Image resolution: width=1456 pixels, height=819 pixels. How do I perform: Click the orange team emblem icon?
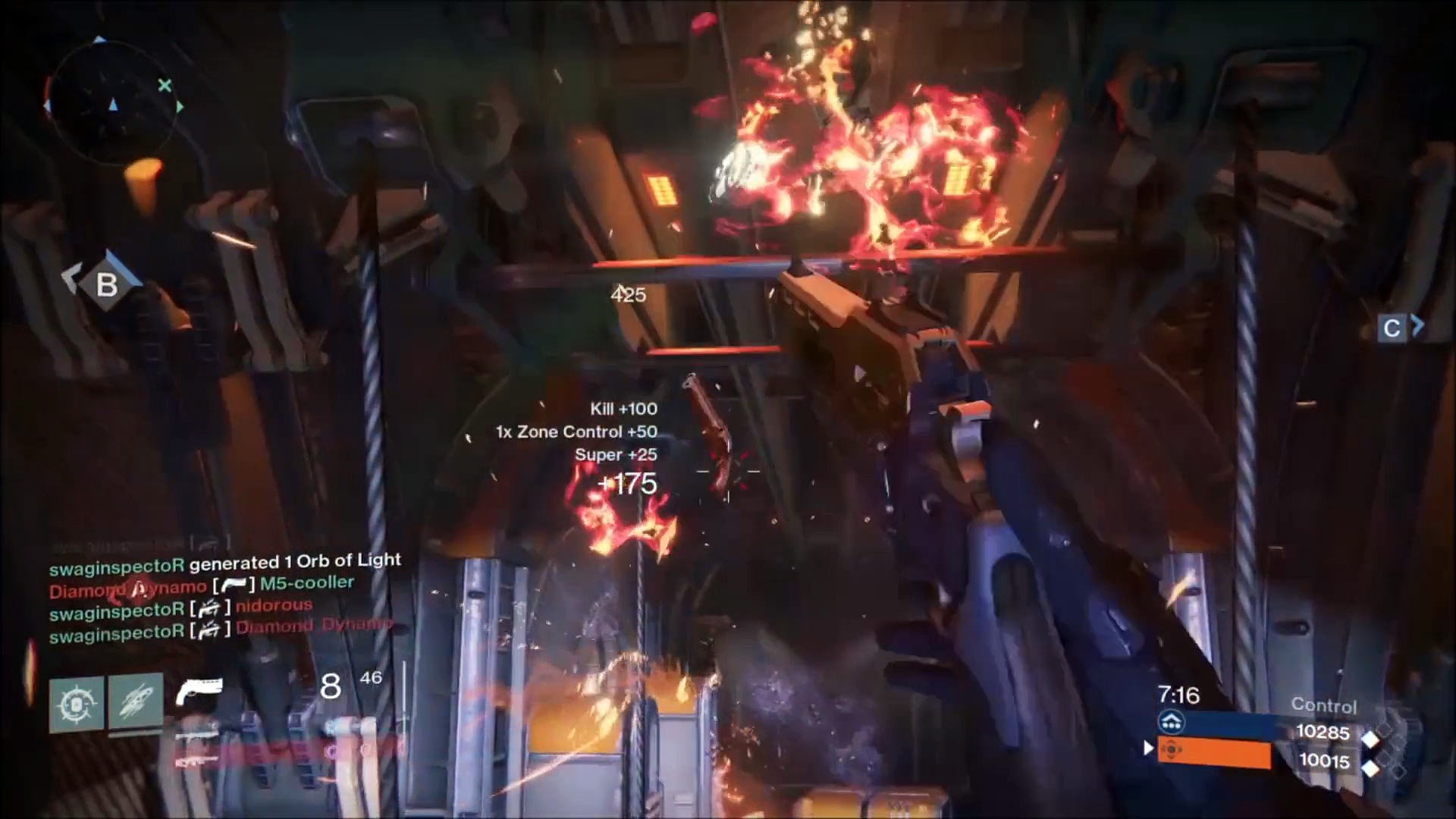(x=1172, y=751)
